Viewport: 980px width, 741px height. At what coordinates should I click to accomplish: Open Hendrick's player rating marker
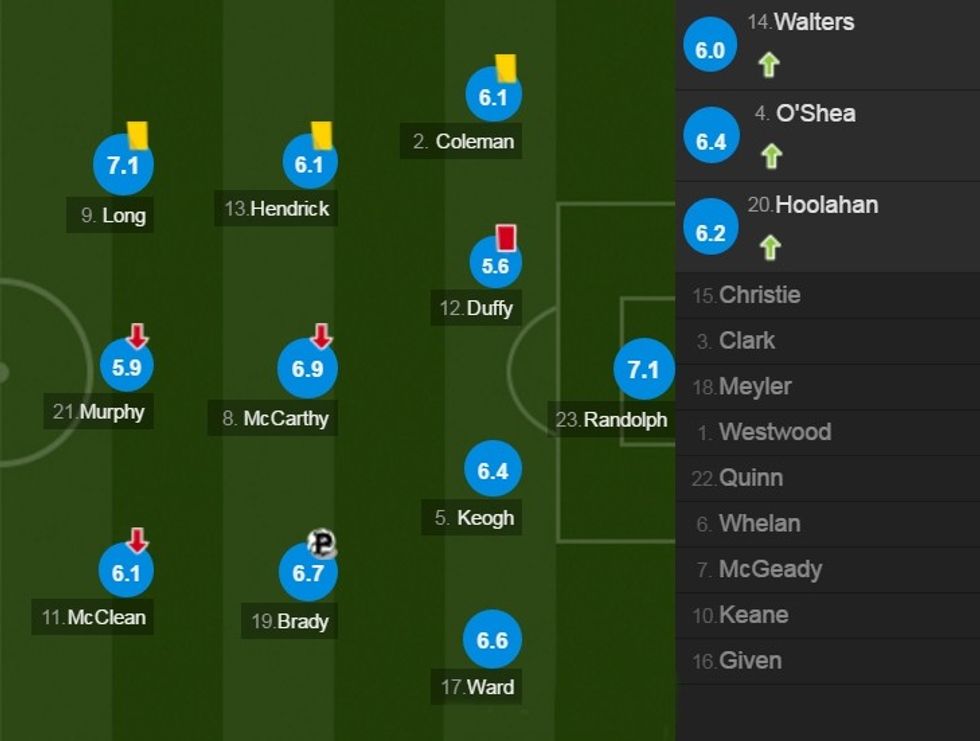pyautogui.click(x=310, y=163)
